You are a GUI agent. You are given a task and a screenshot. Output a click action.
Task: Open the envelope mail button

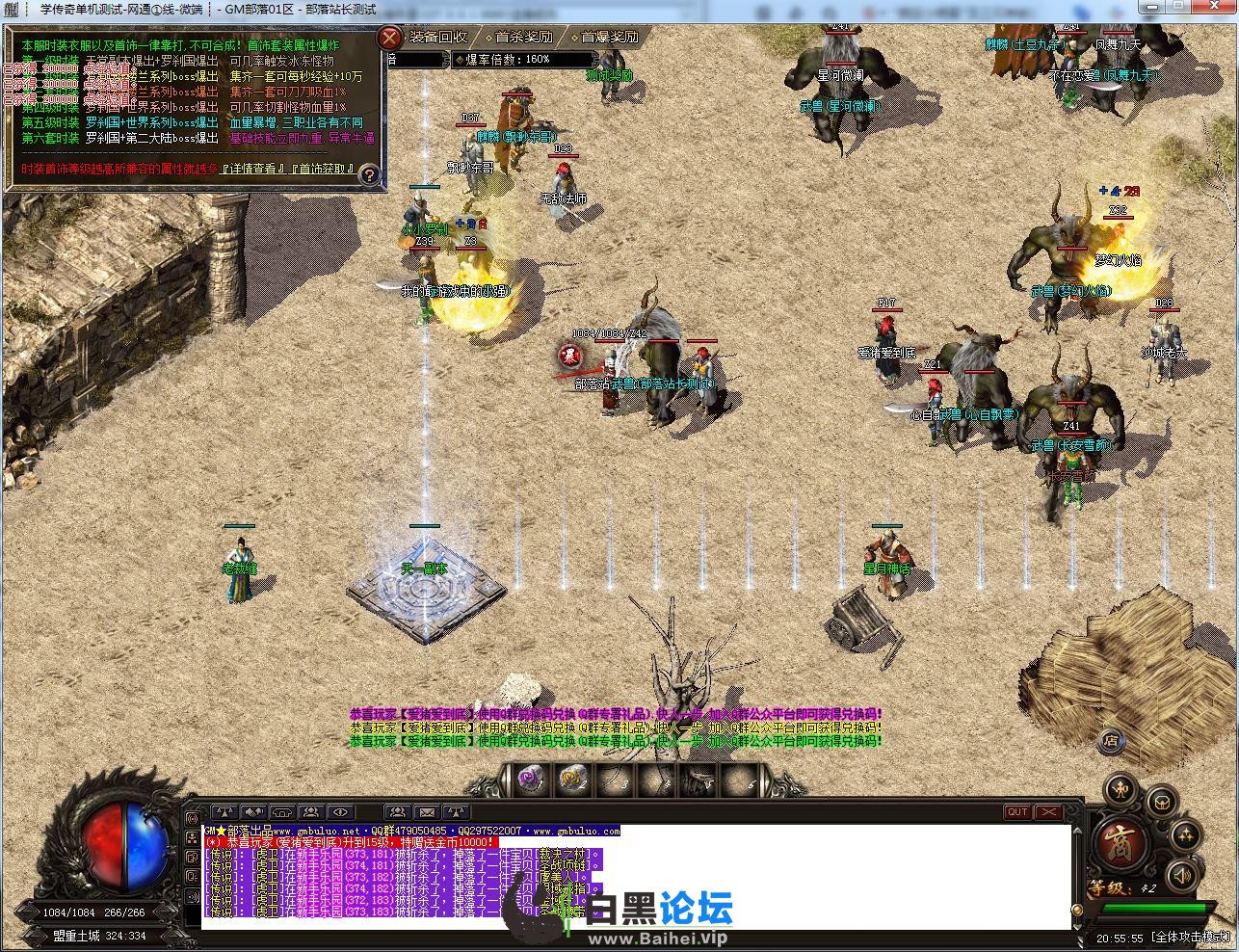(427, 812)
